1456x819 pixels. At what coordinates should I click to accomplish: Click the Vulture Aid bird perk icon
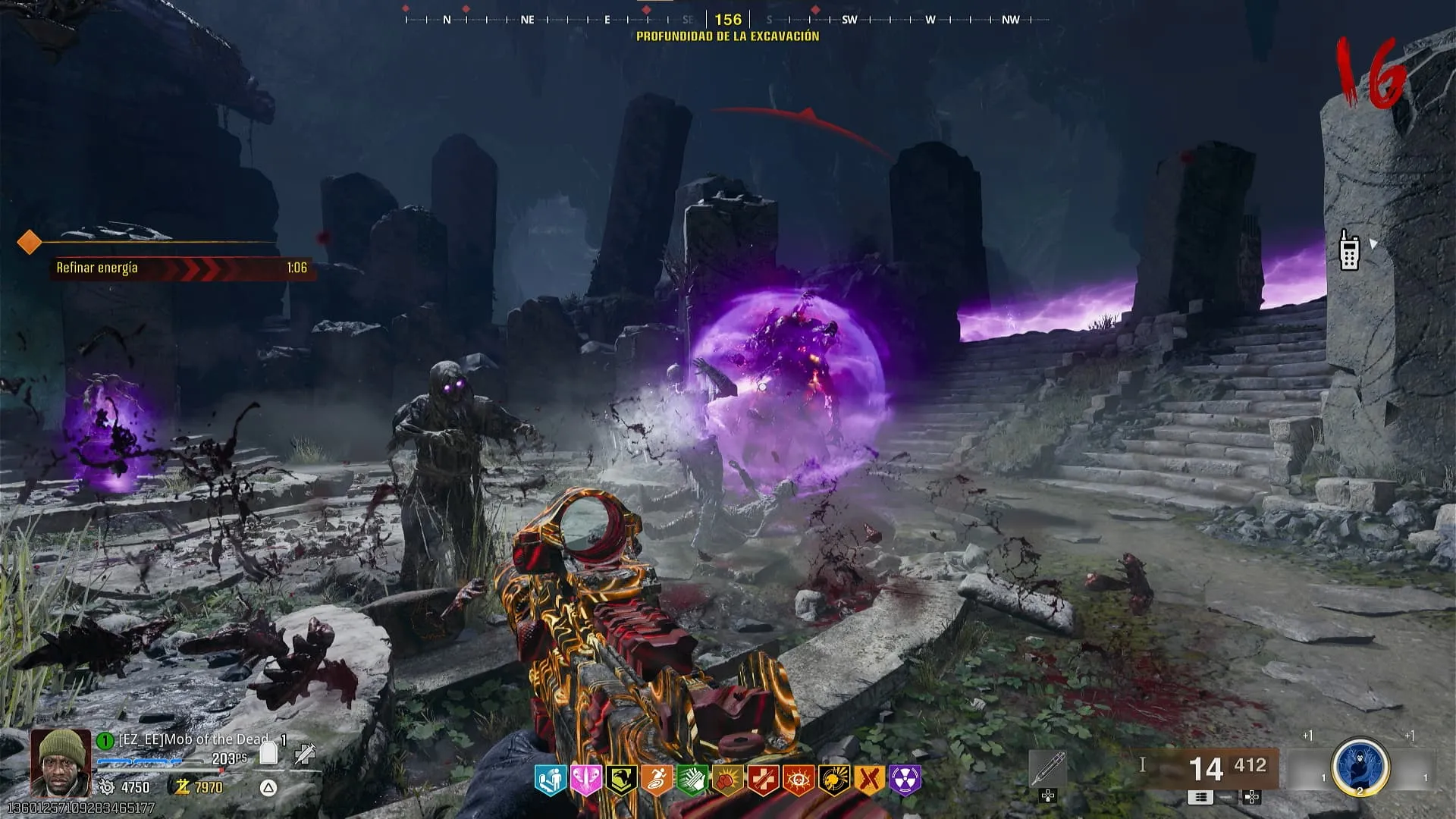point(621,780)
